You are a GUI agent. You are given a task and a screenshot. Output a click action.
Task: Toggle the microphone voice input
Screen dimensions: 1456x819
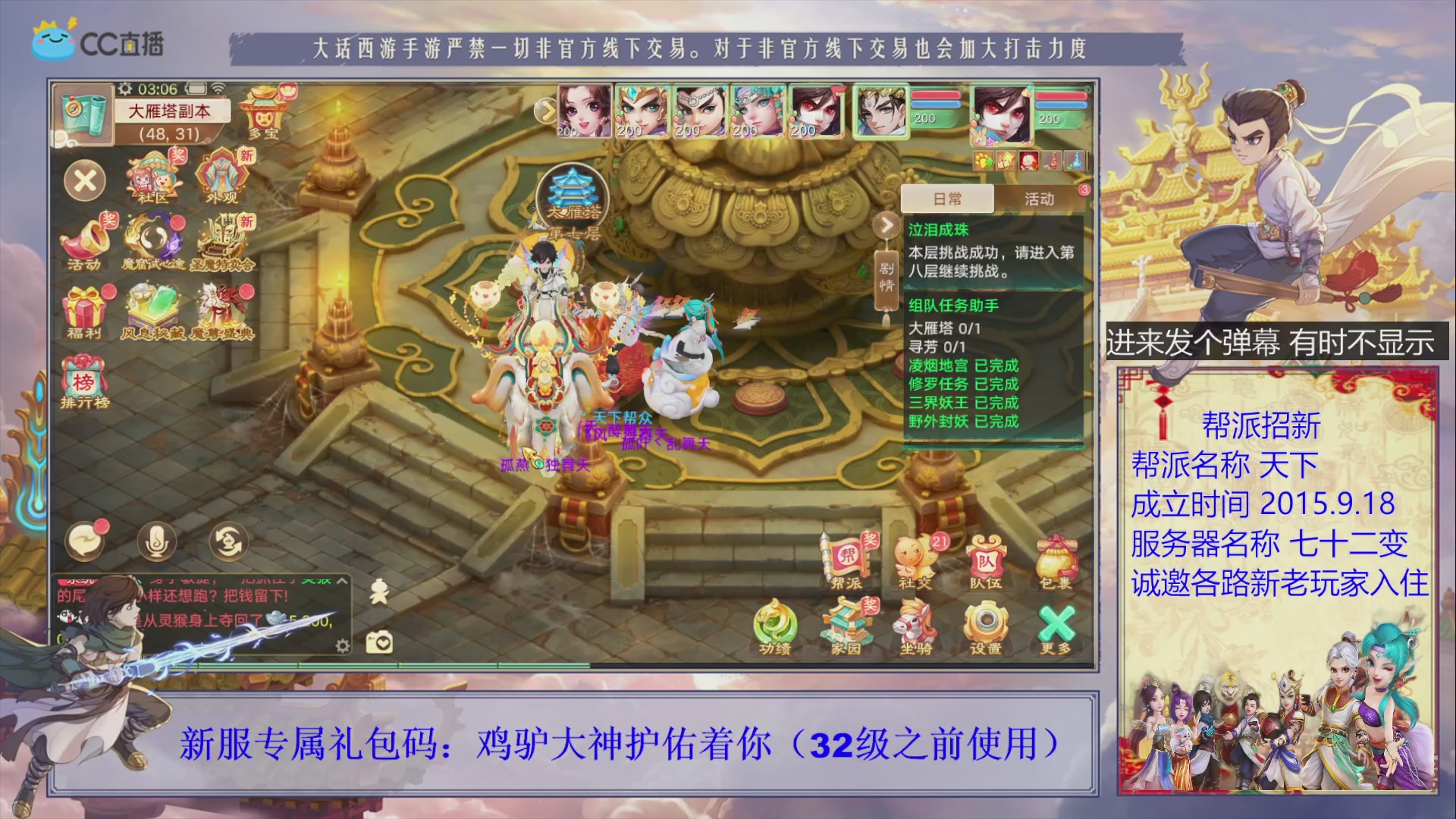pos(157,541)
